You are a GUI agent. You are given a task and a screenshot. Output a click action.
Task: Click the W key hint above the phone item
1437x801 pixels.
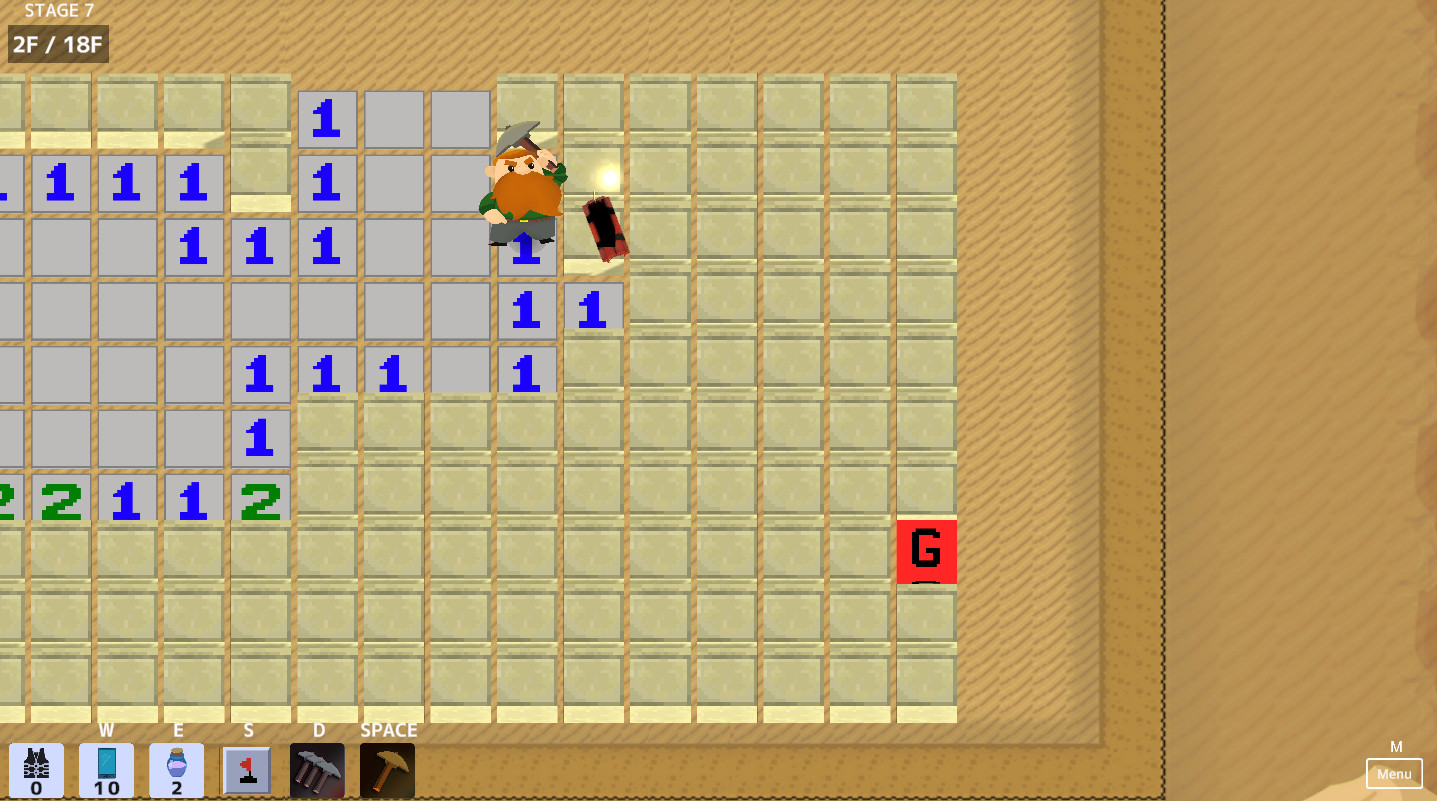(x=106, y=730)
